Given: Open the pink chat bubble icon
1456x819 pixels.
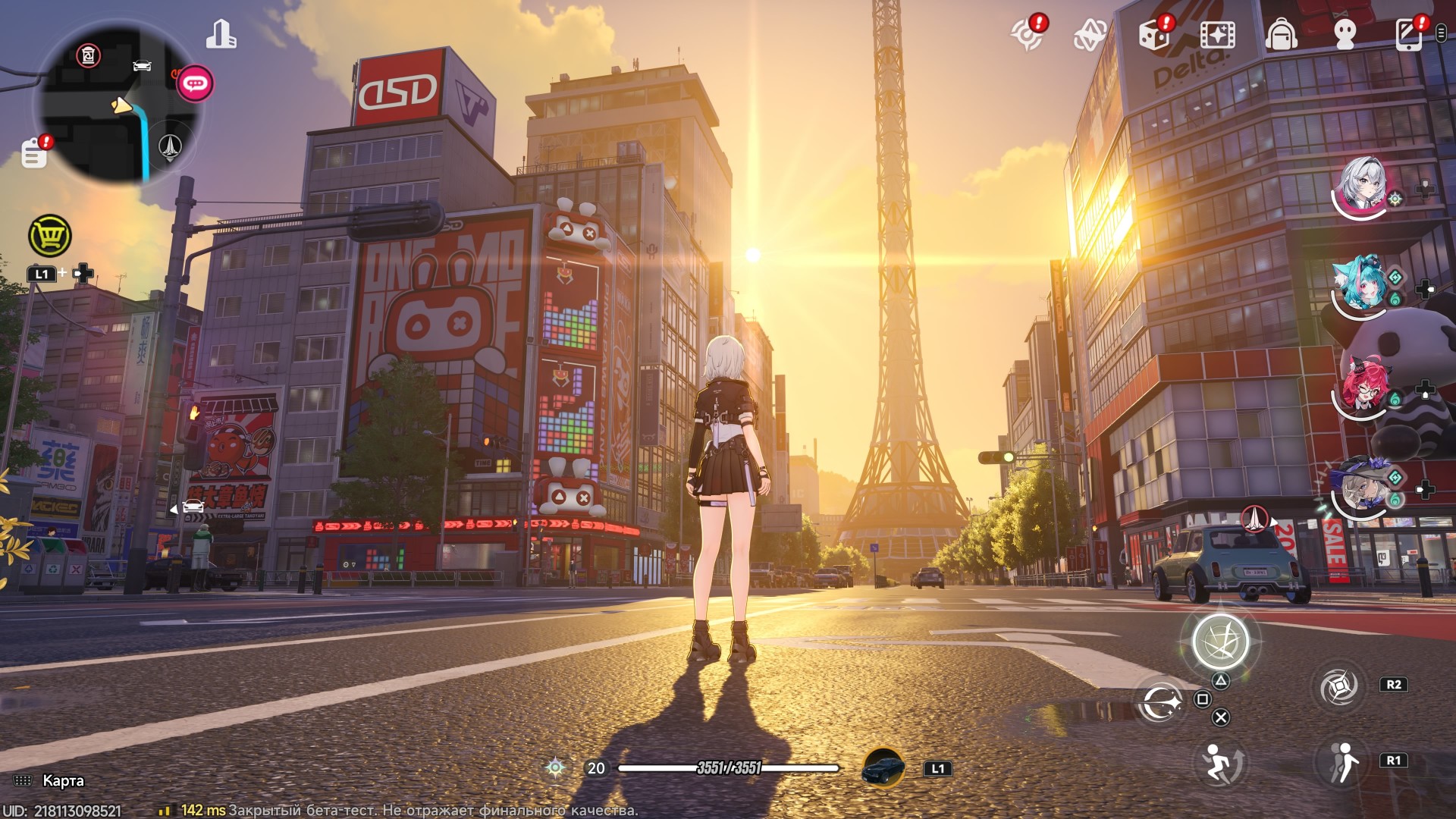Looking at the screenshot, I should click(195, 83).
